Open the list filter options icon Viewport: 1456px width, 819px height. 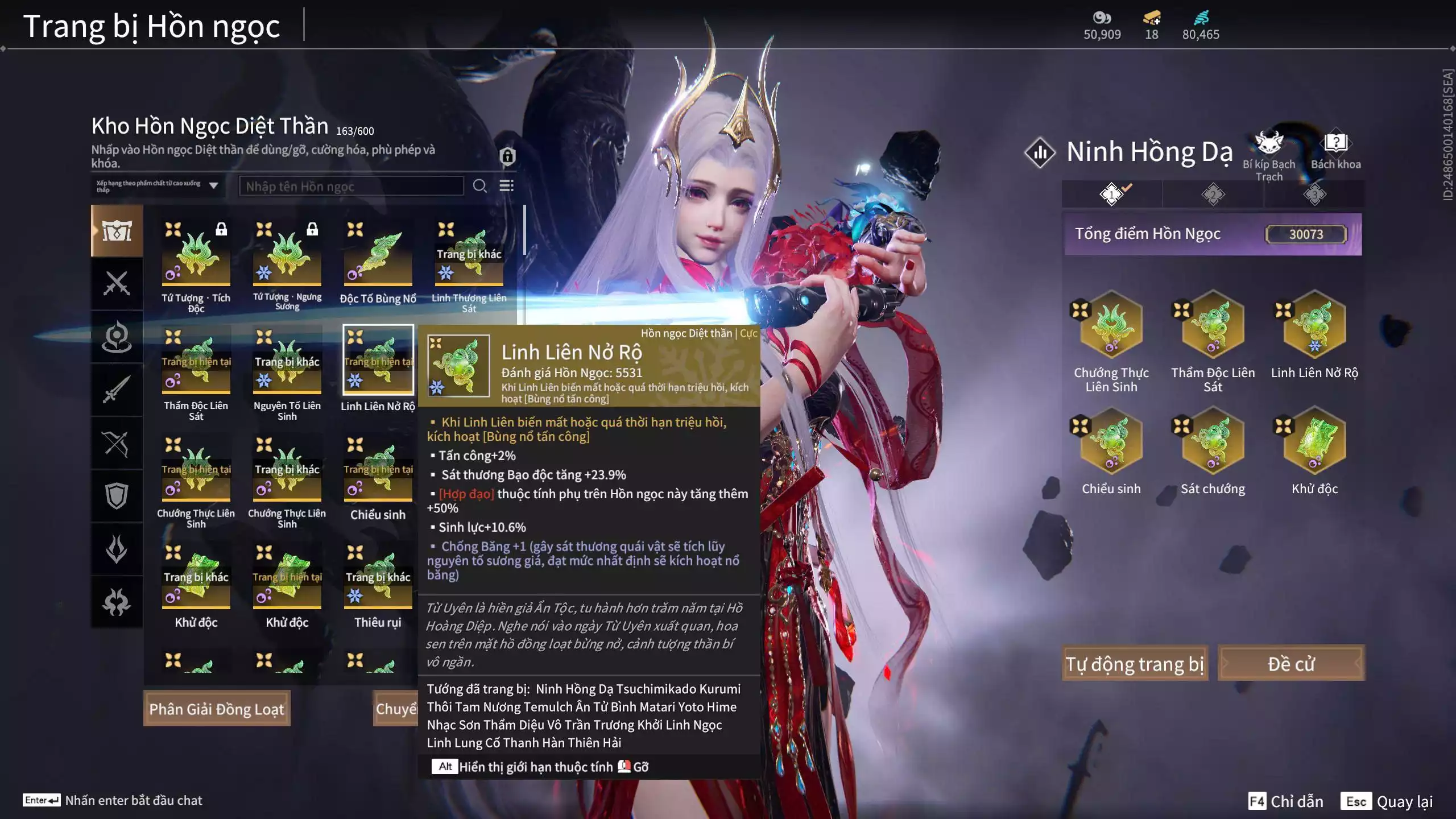pos(506,186)
